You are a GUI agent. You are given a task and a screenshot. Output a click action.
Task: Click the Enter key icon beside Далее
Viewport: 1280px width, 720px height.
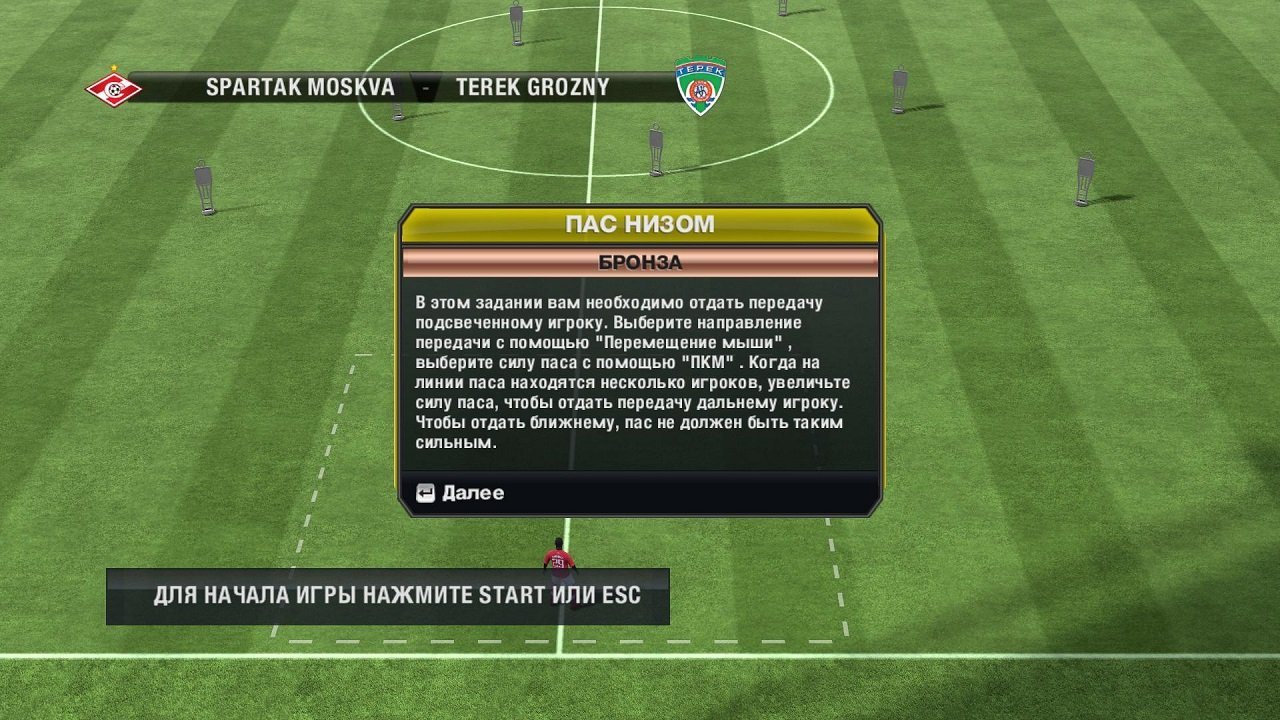pos(428,492)
